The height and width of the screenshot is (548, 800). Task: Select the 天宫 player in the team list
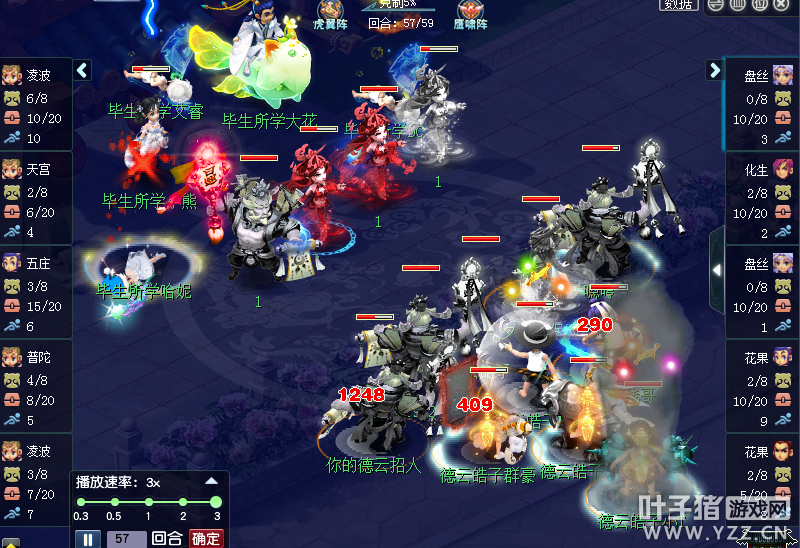tap(37, 171)
